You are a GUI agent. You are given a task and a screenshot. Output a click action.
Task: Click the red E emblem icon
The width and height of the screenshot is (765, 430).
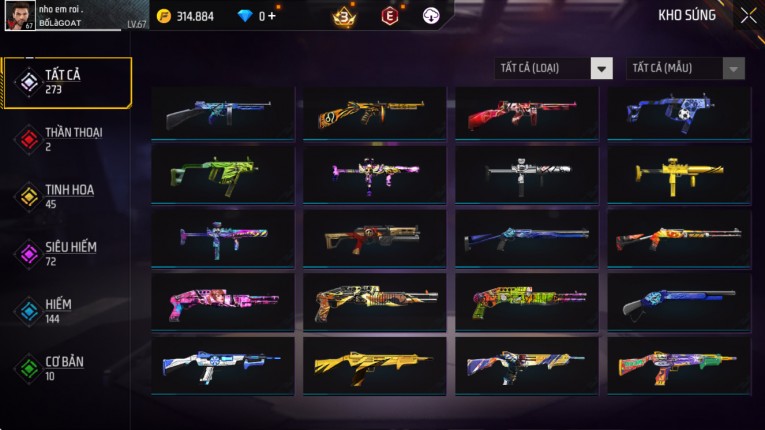[389, 15]
